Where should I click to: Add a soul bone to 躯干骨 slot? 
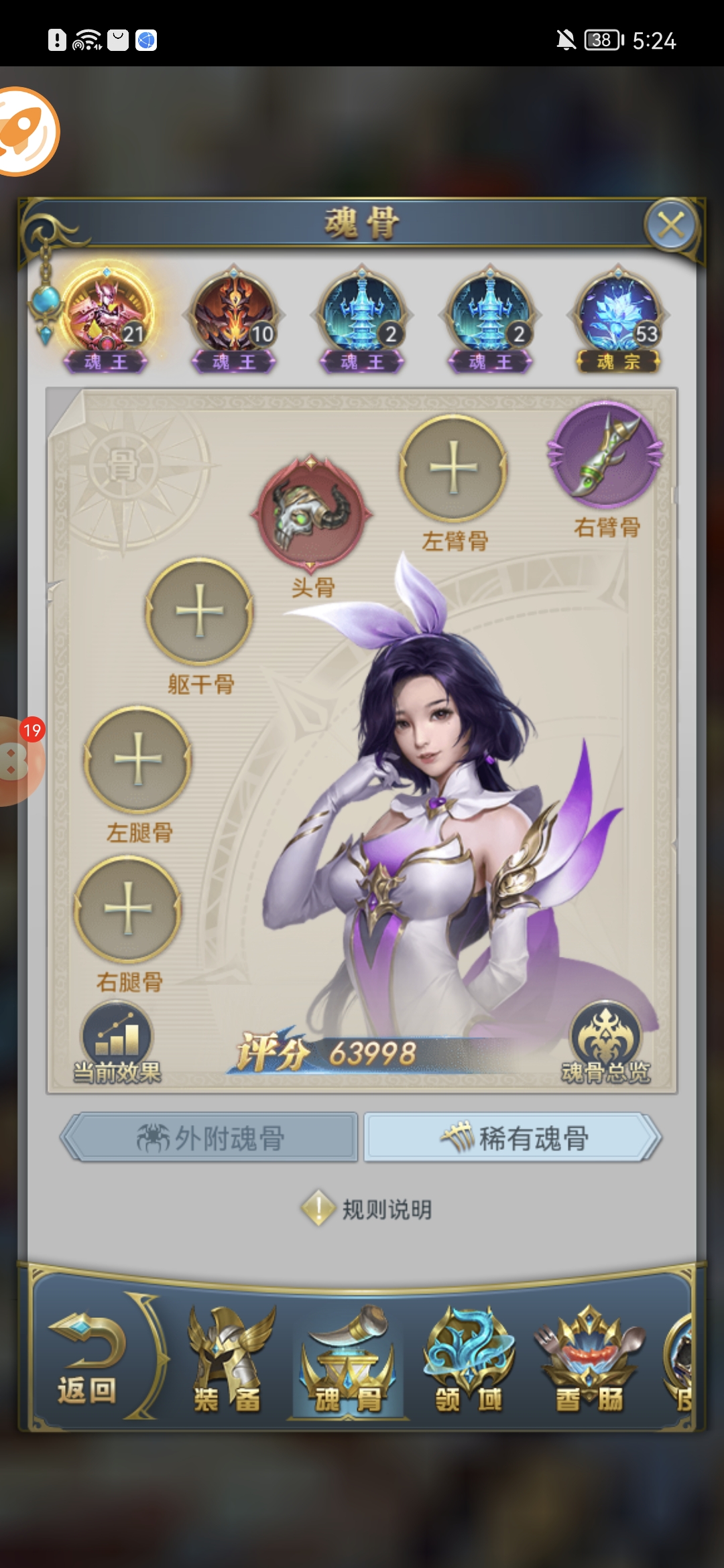(x=199, y=611)
